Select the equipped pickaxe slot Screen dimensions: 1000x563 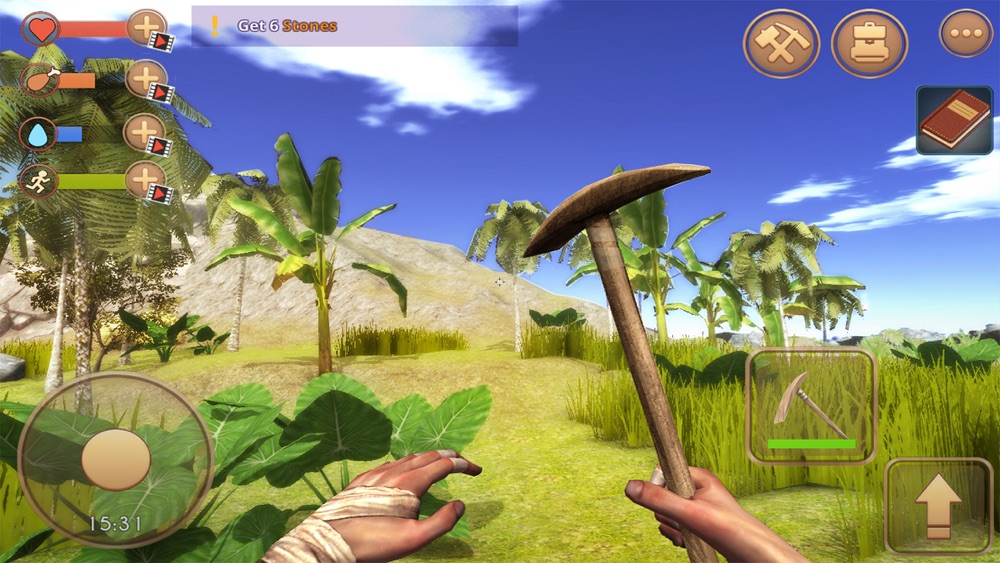click(811, 406)
